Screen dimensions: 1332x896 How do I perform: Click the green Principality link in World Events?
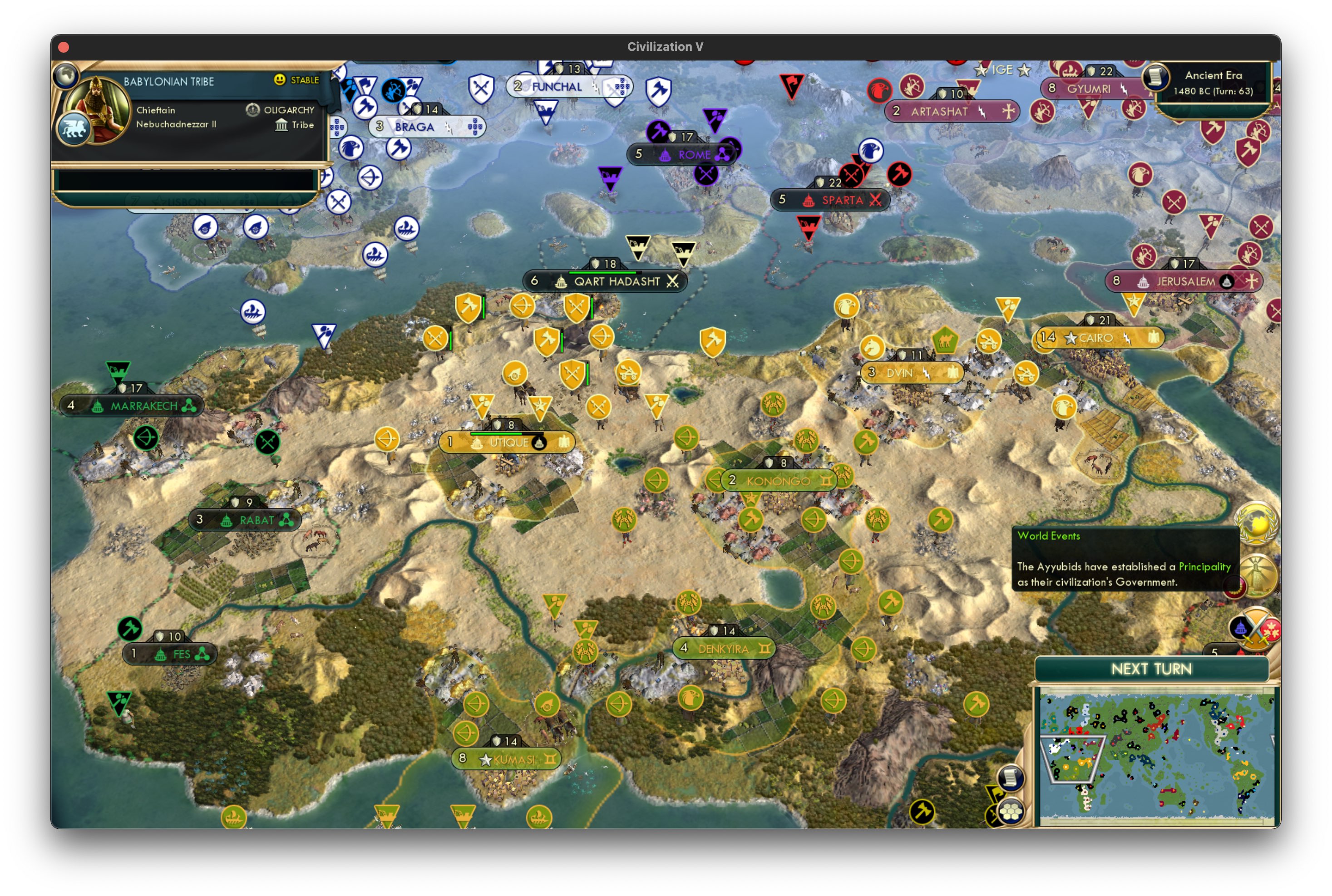click(x=1205, y=567)
